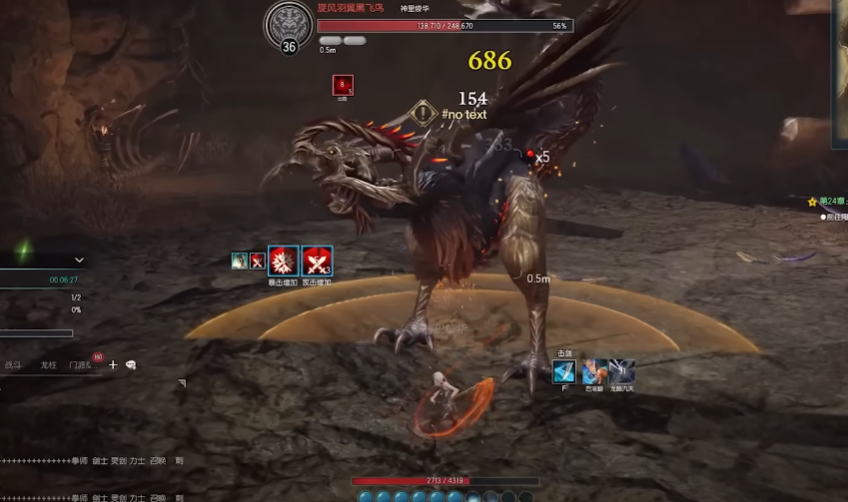Click the boss lion portrait emblem
The height and width of the screenshot is (502, 848).
pyautogui.click(x=288, y=23)
